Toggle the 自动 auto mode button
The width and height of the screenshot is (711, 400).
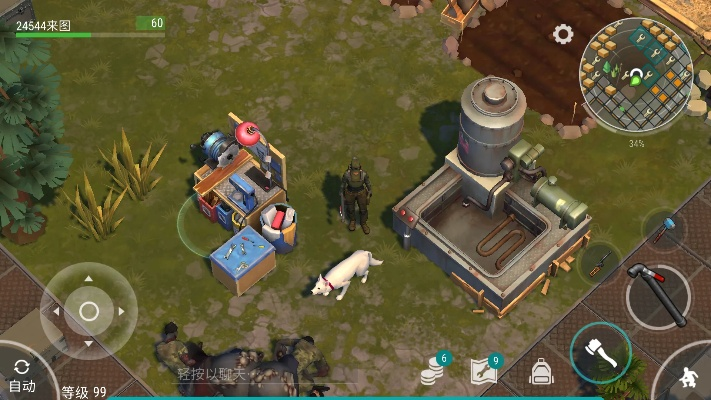click(x=22, y=374)
